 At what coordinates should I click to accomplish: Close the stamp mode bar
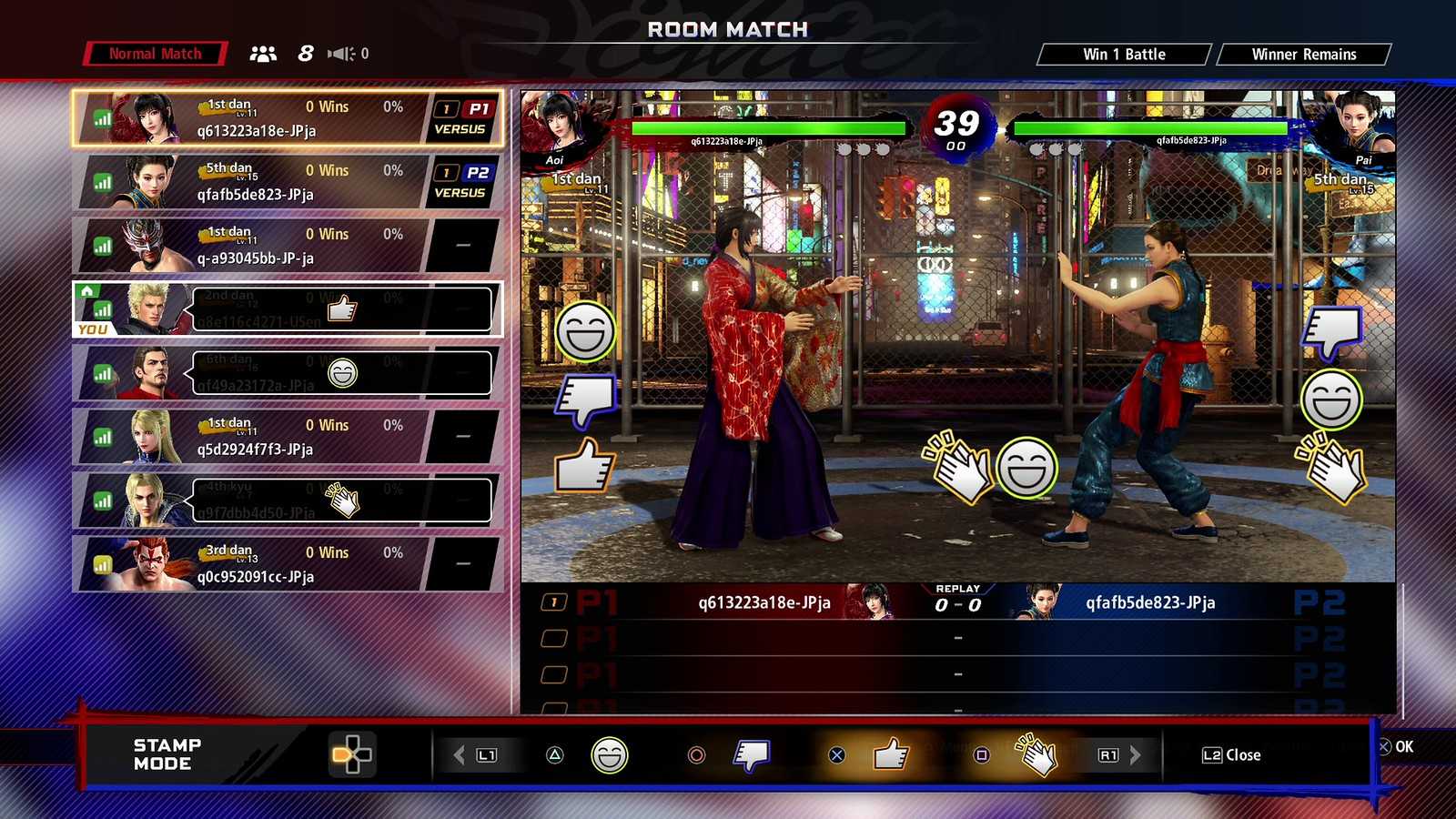tap(1231, 755)
